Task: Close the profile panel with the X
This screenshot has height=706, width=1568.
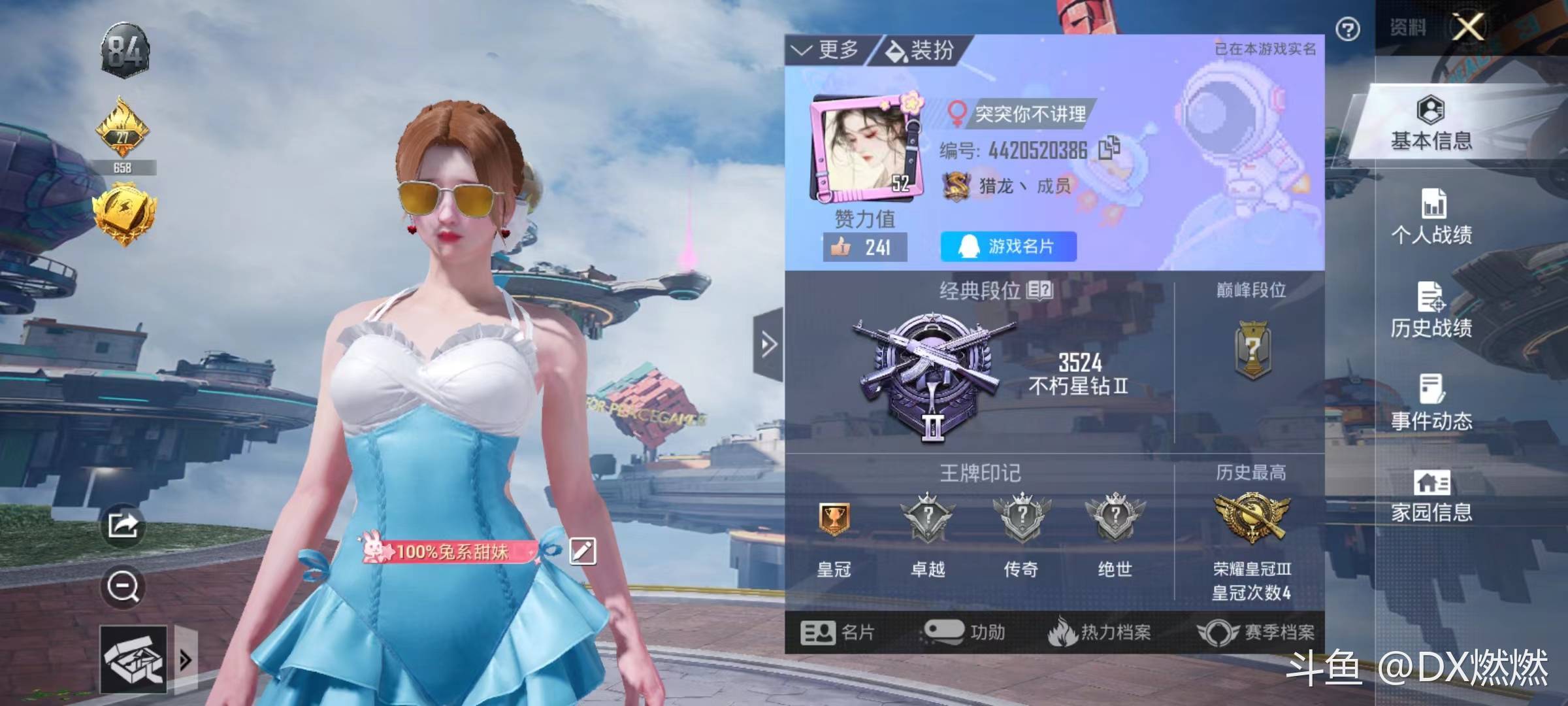Action: point(1468,27)
